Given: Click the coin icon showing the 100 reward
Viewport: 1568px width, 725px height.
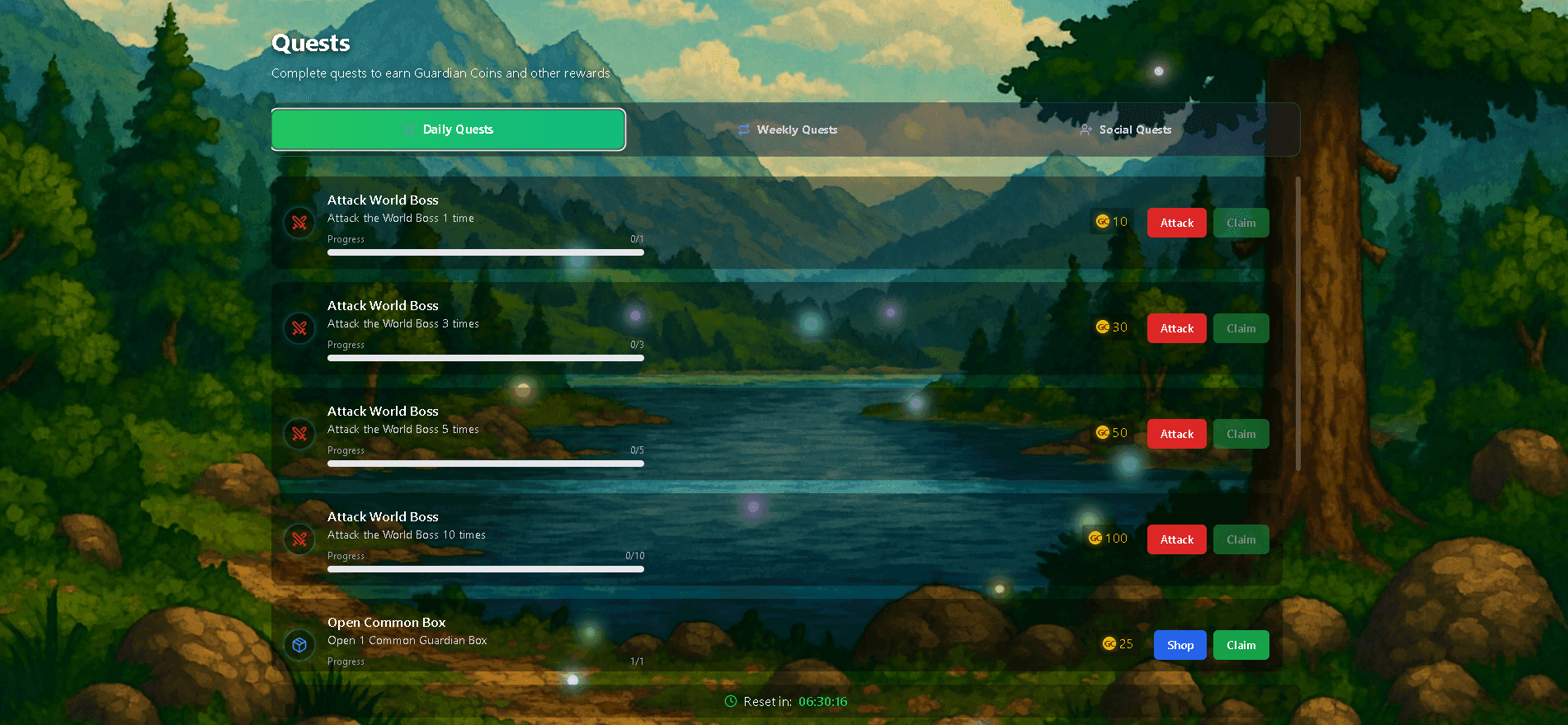Looking at the screenshot, I should coord(1095,538).
